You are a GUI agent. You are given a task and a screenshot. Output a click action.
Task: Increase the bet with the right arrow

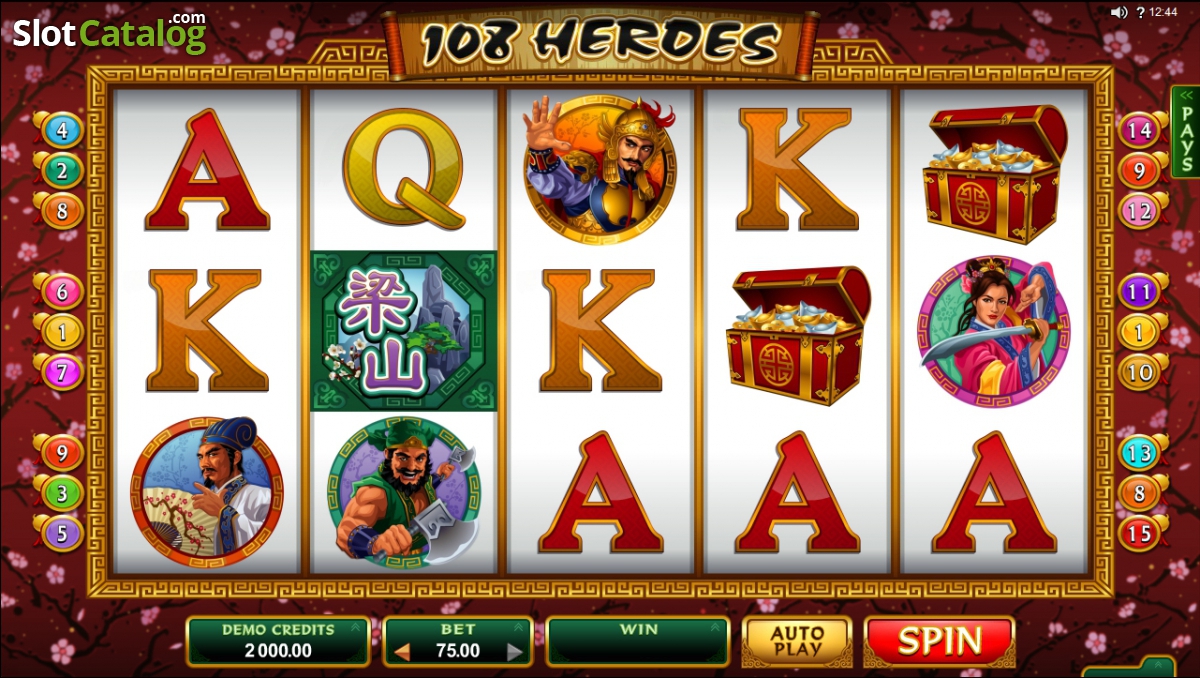tap(515, 652)
